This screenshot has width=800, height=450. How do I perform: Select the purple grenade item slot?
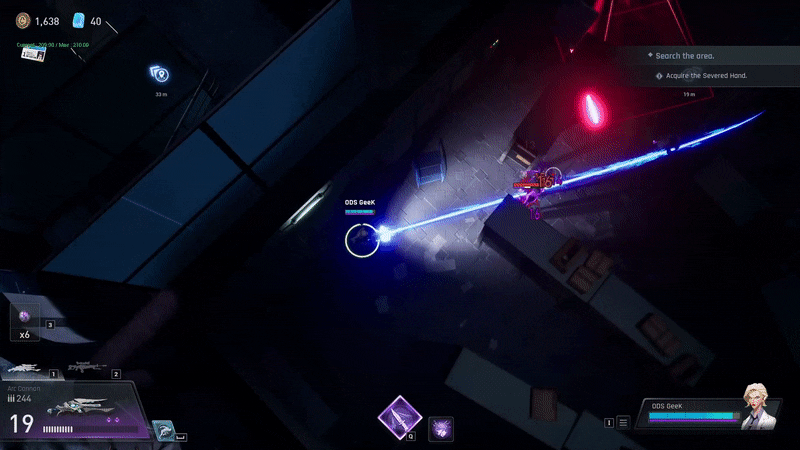tap(24, 316)
